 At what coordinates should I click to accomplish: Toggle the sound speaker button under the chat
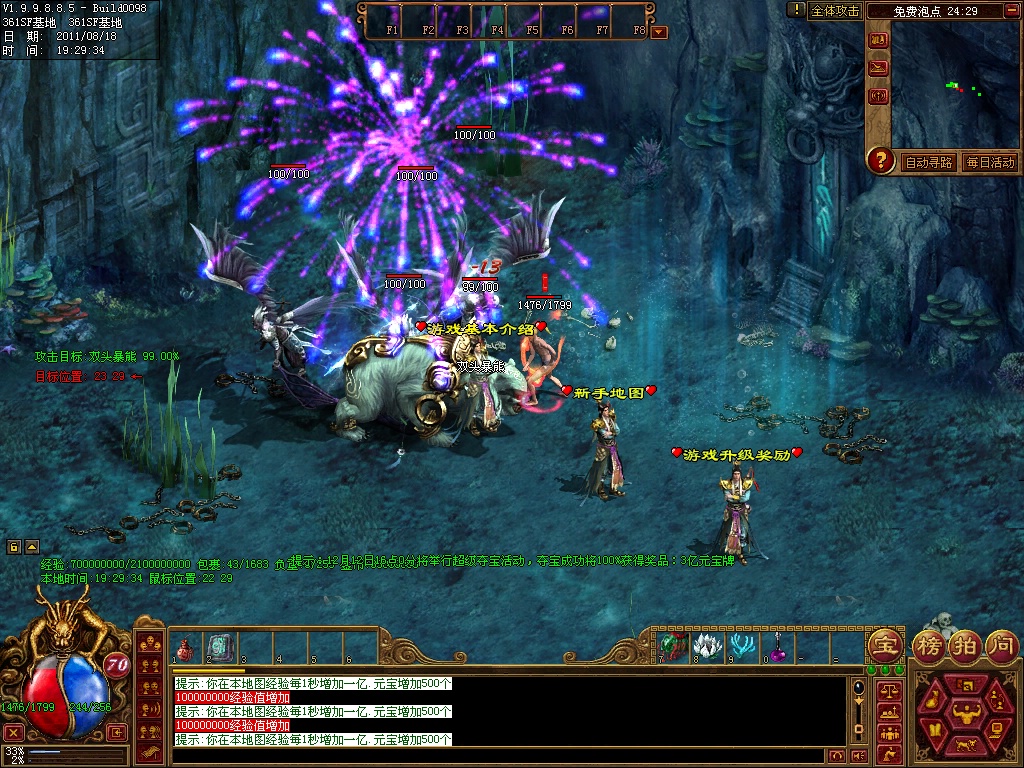pyautogui.click(x=857, y=756)
